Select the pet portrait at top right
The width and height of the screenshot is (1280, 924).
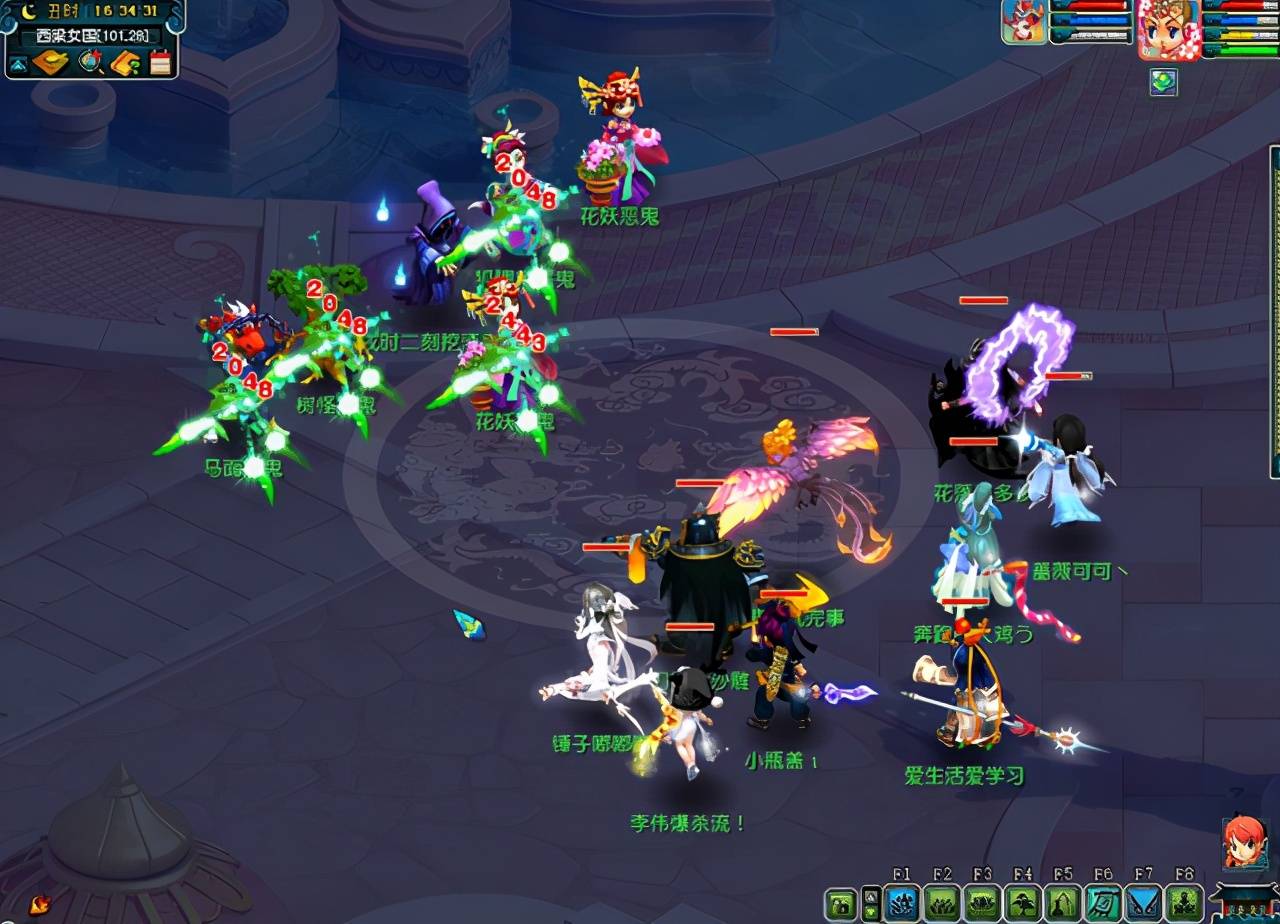pyautogui.click(x=1024, y=22)
